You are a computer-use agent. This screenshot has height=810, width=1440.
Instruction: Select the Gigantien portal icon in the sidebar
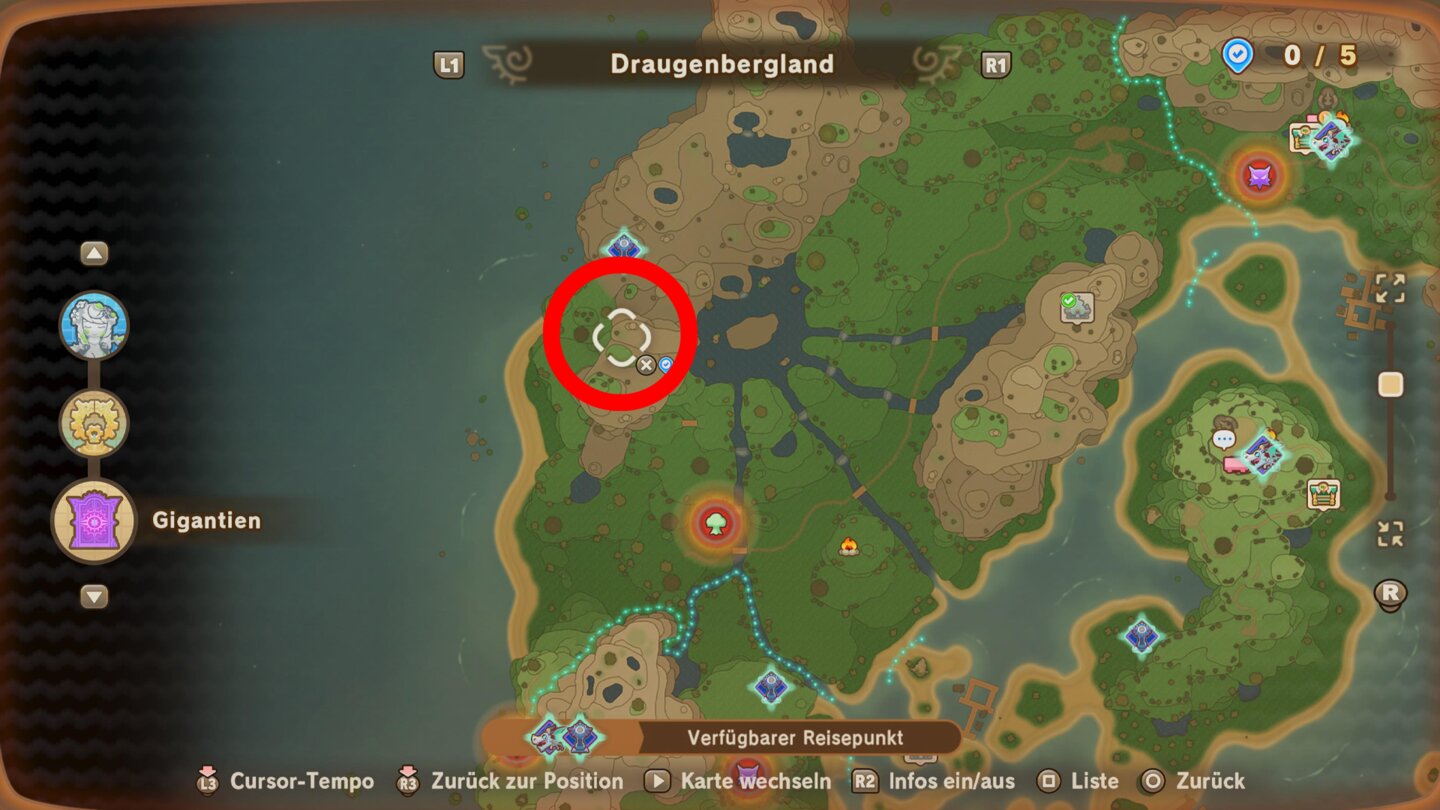[93, 521]
